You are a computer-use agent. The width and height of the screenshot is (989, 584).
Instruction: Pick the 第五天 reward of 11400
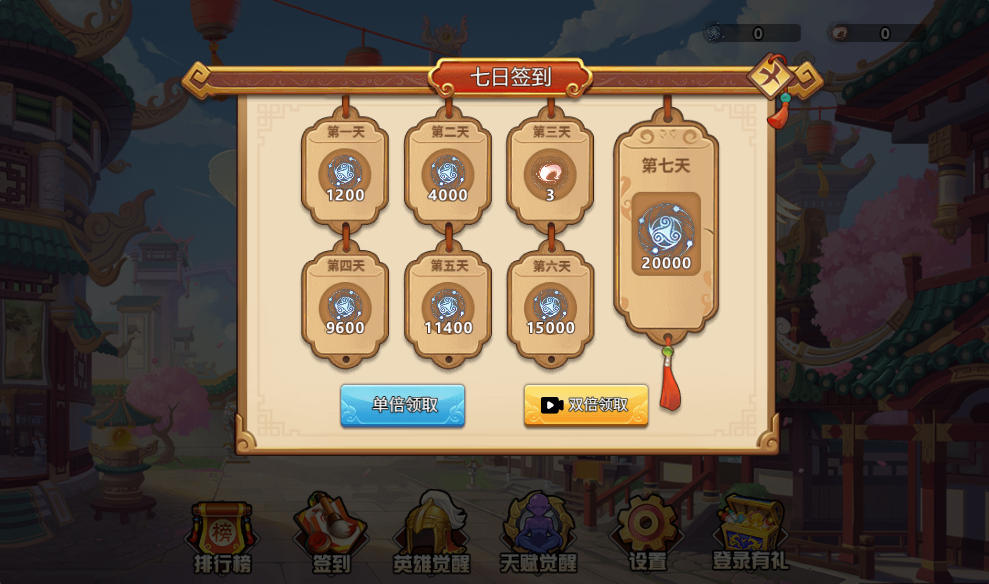coord(447,305)
